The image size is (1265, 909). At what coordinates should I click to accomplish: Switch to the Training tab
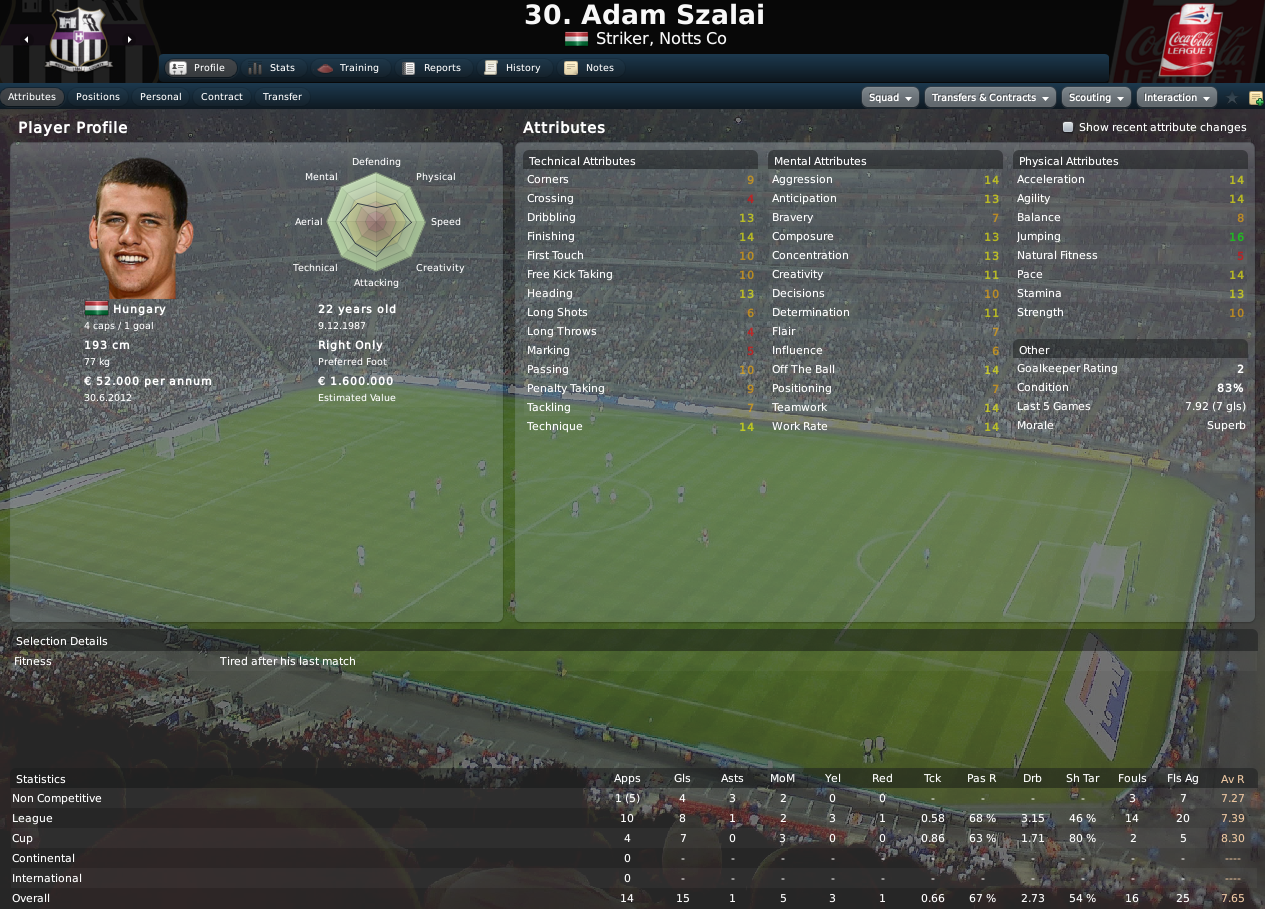click(x=348, y=68)
